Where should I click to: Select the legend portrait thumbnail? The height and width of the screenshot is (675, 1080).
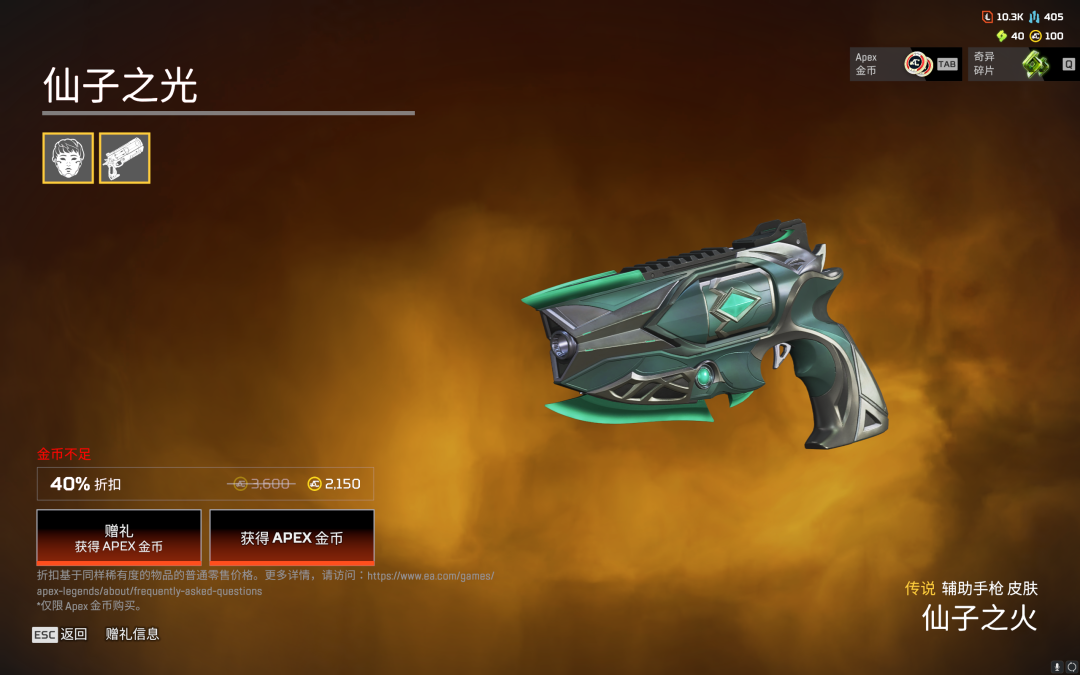click(x=68, y=158)
